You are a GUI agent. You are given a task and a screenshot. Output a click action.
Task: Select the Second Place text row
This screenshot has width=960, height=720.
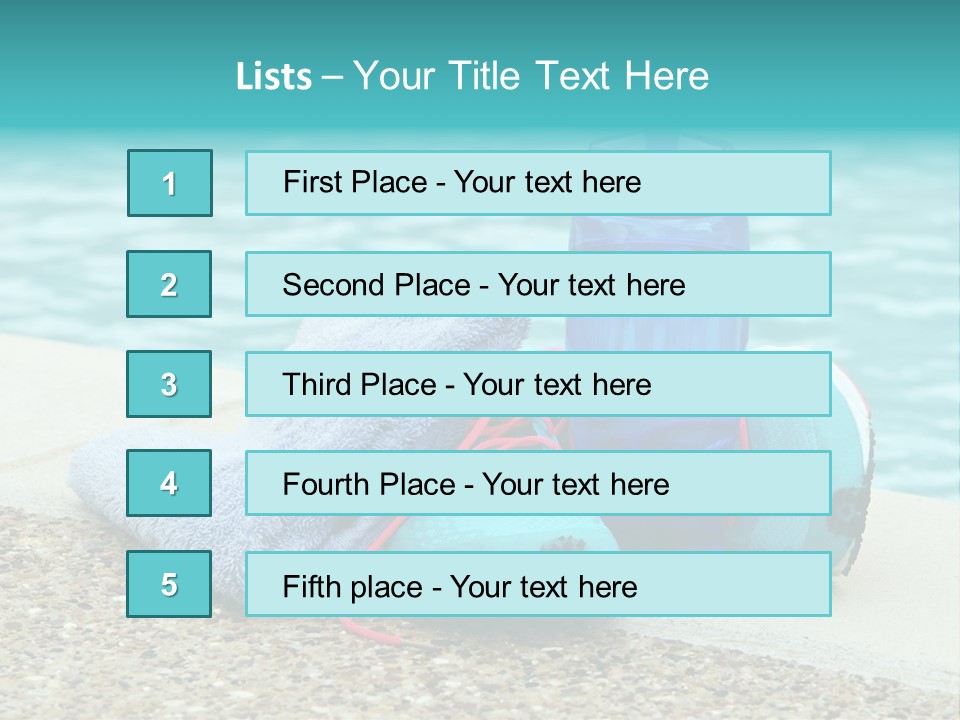click(x=538, y=284)
